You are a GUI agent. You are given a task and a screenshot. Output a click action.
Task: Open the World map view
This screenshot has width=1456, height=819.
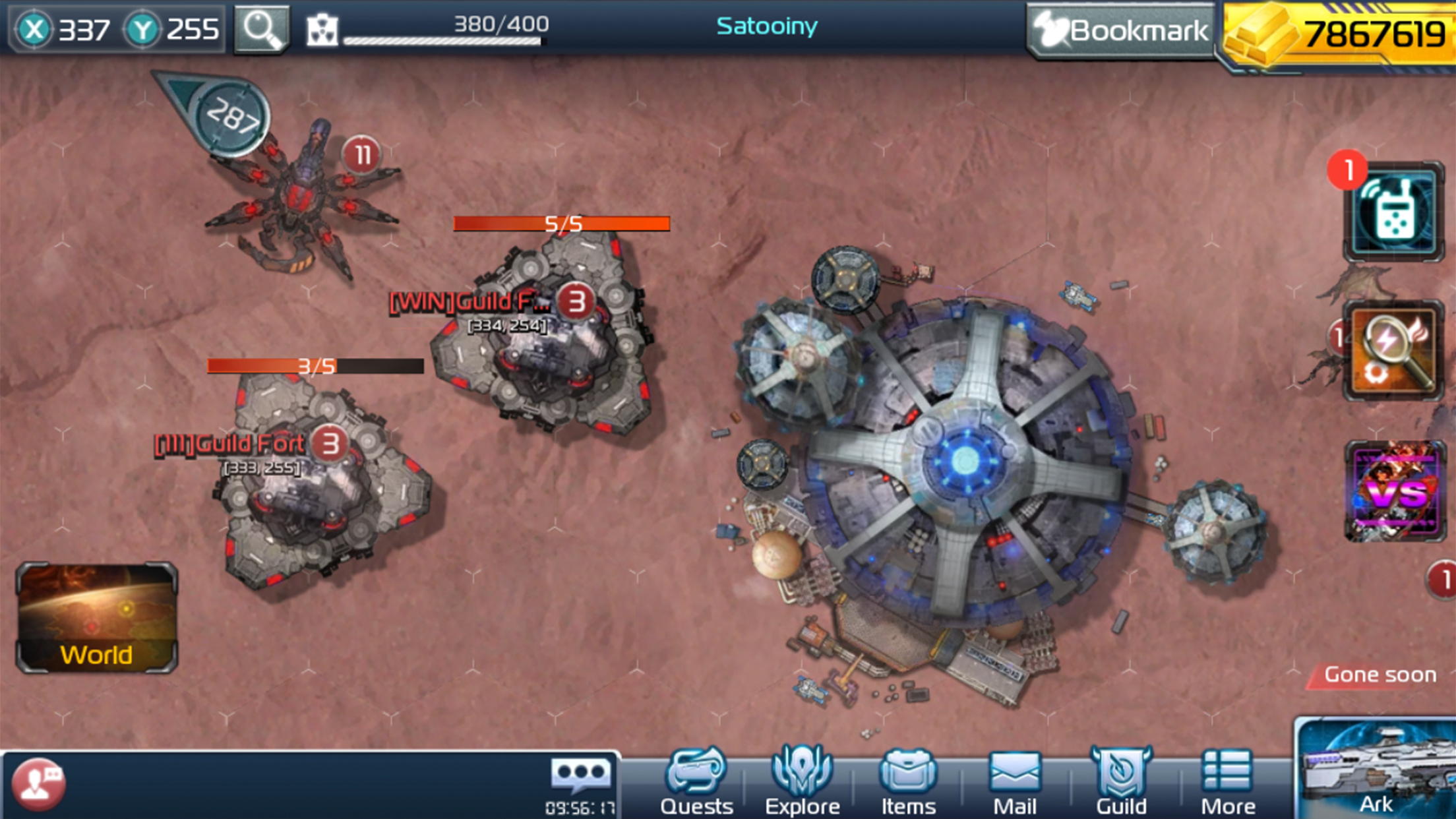pos(96,618)
